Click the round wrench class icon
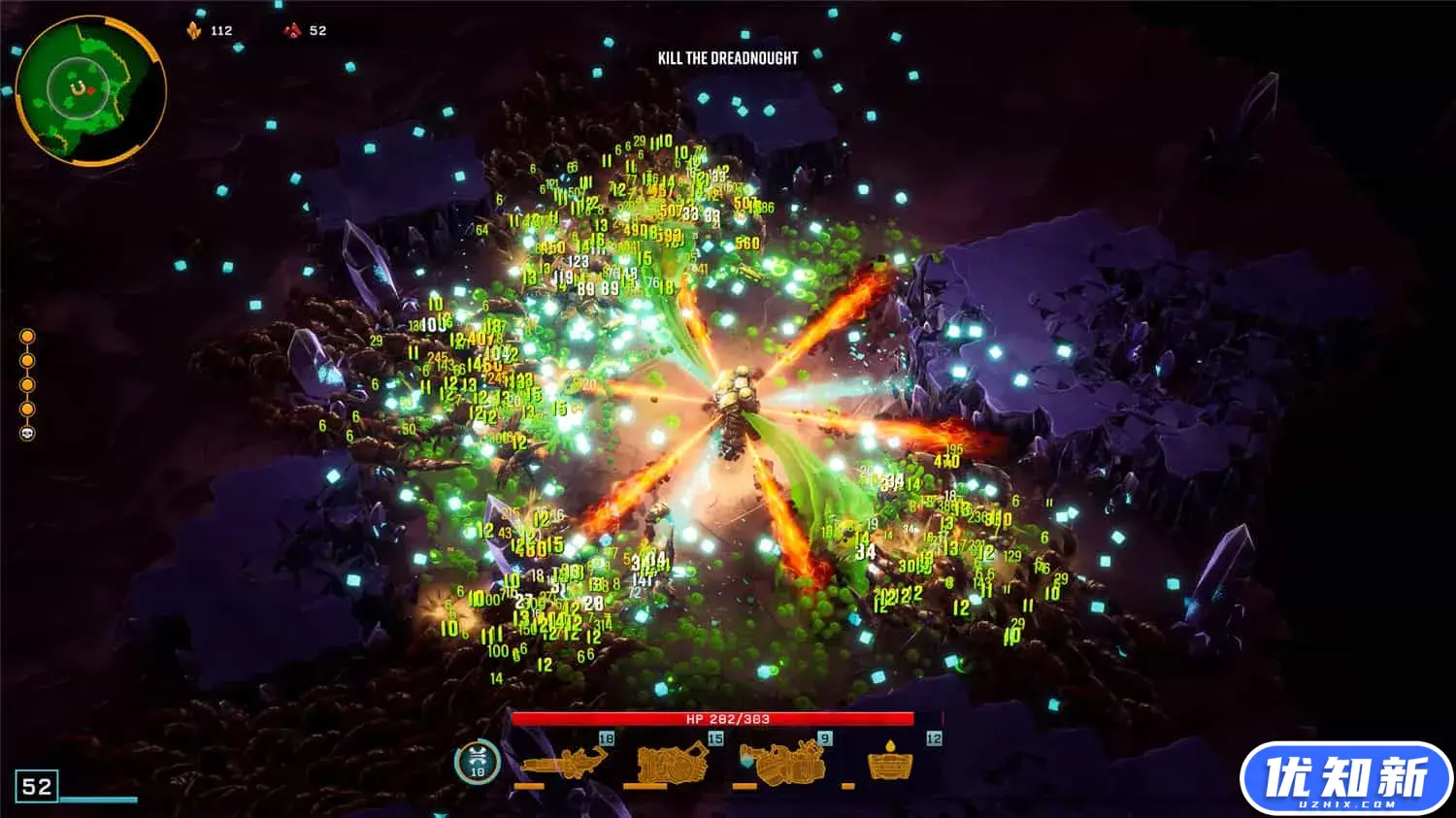1456x818 pixels. [x=478, y=763]
